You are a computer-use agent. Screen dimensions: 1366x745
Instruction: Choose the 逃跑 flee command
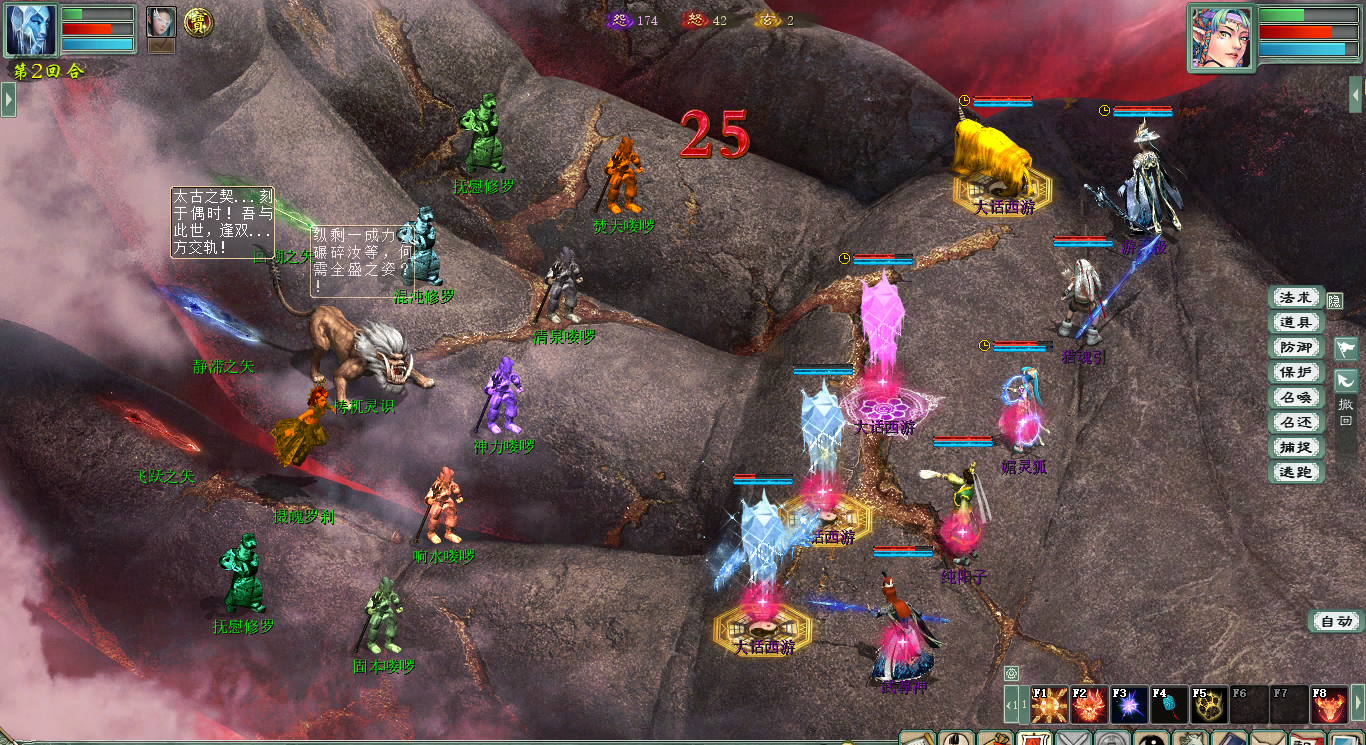click(x=1296, y=473)
